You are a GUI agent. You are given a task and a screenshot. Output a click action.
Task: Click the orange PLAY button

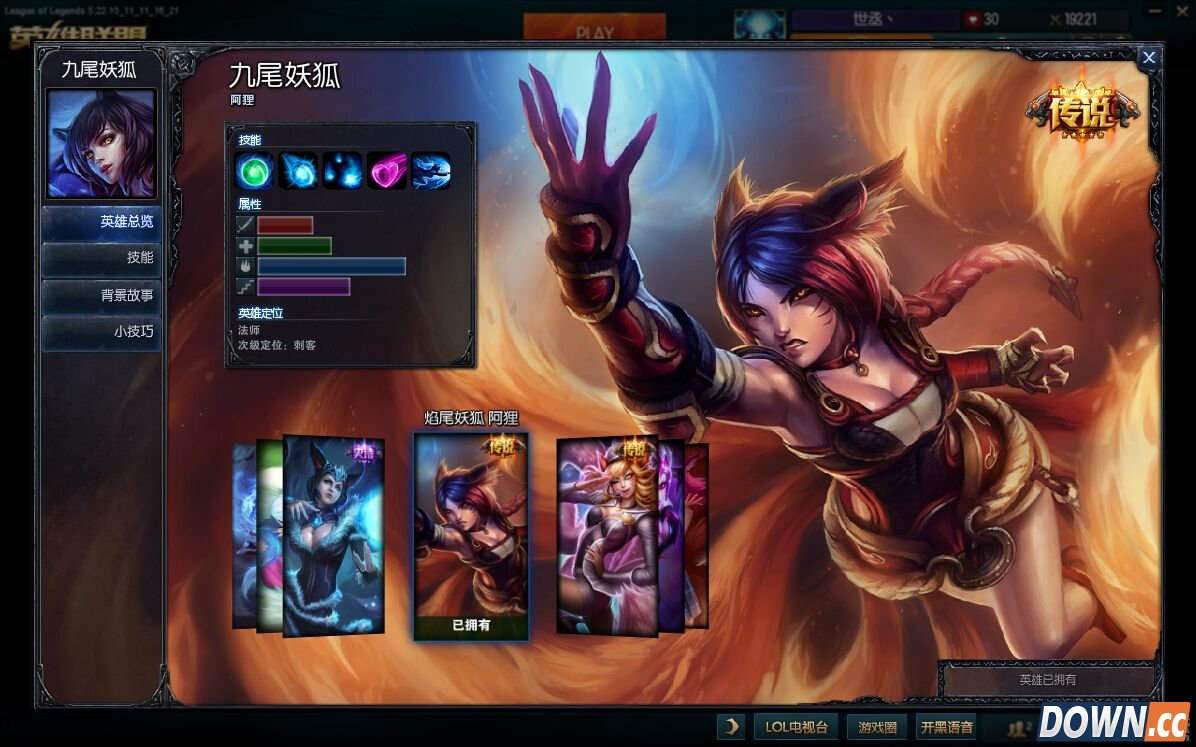point(594,30)
